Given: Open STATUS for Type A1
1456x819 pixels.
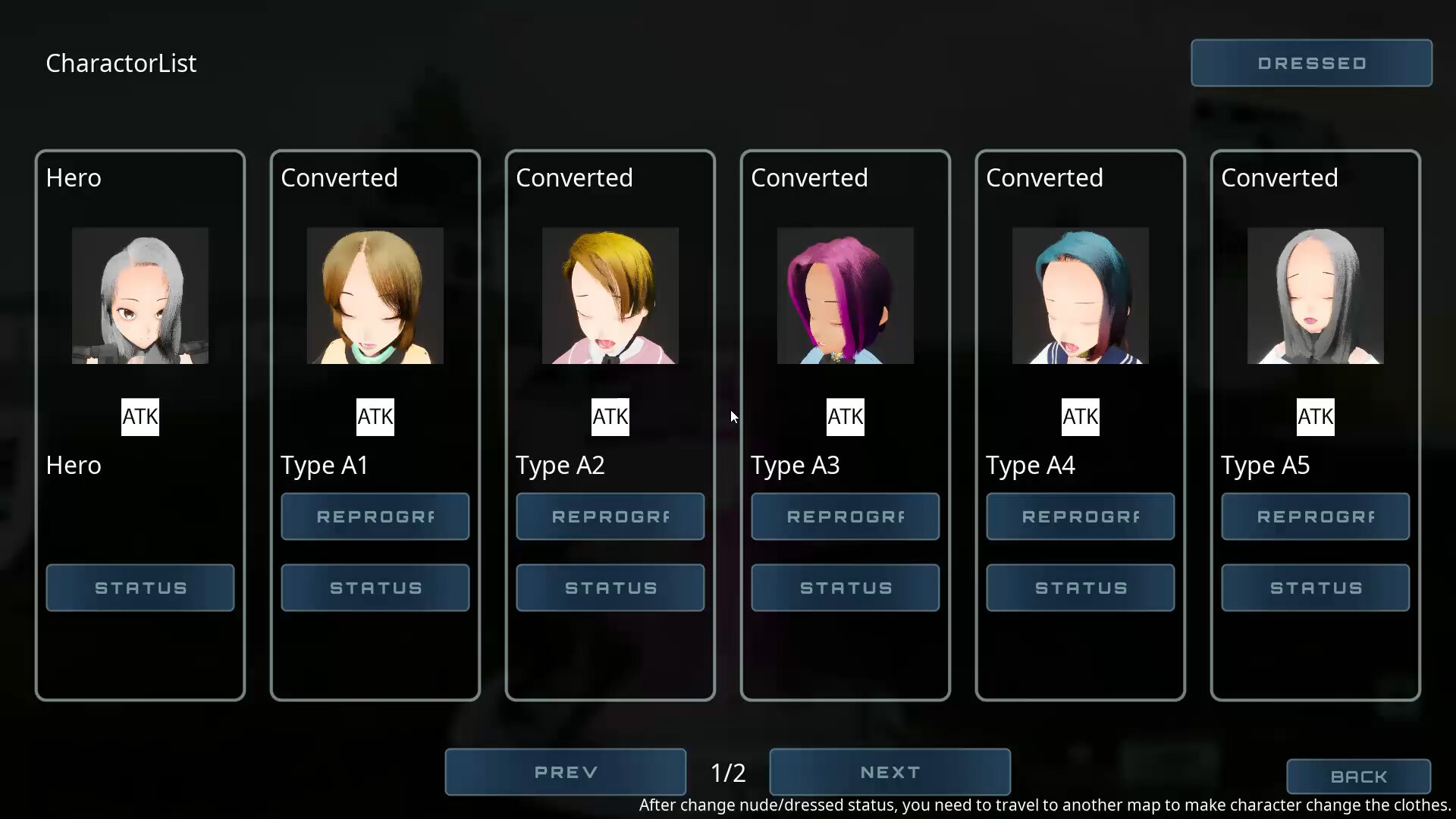Looking at the screenshot, I should click(x=375, y=588).
